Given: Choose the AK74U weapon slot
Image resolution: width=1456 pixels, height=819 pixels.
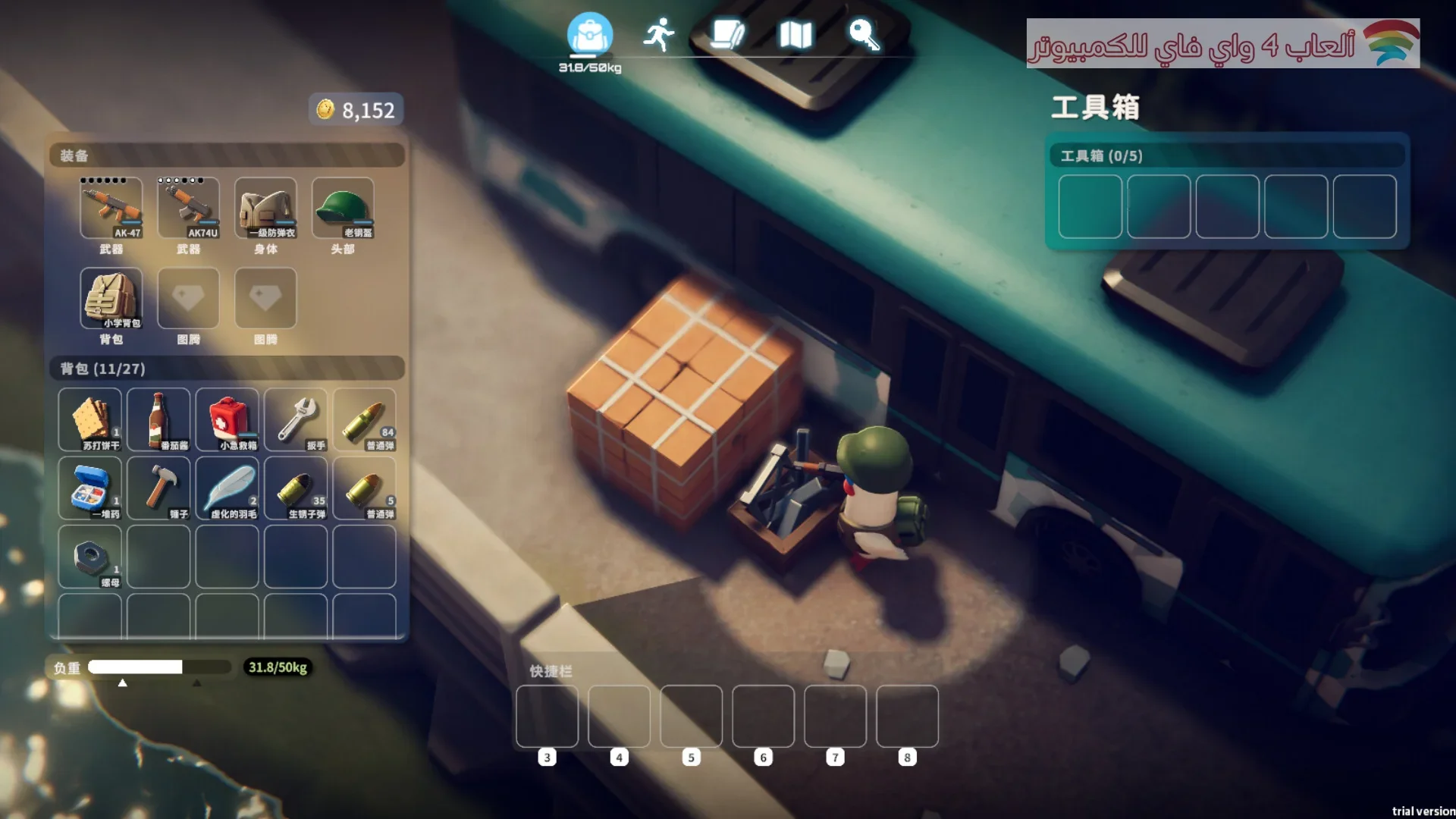Looking at the screenshot, I should pyautogui.click(x=189, y=208).
